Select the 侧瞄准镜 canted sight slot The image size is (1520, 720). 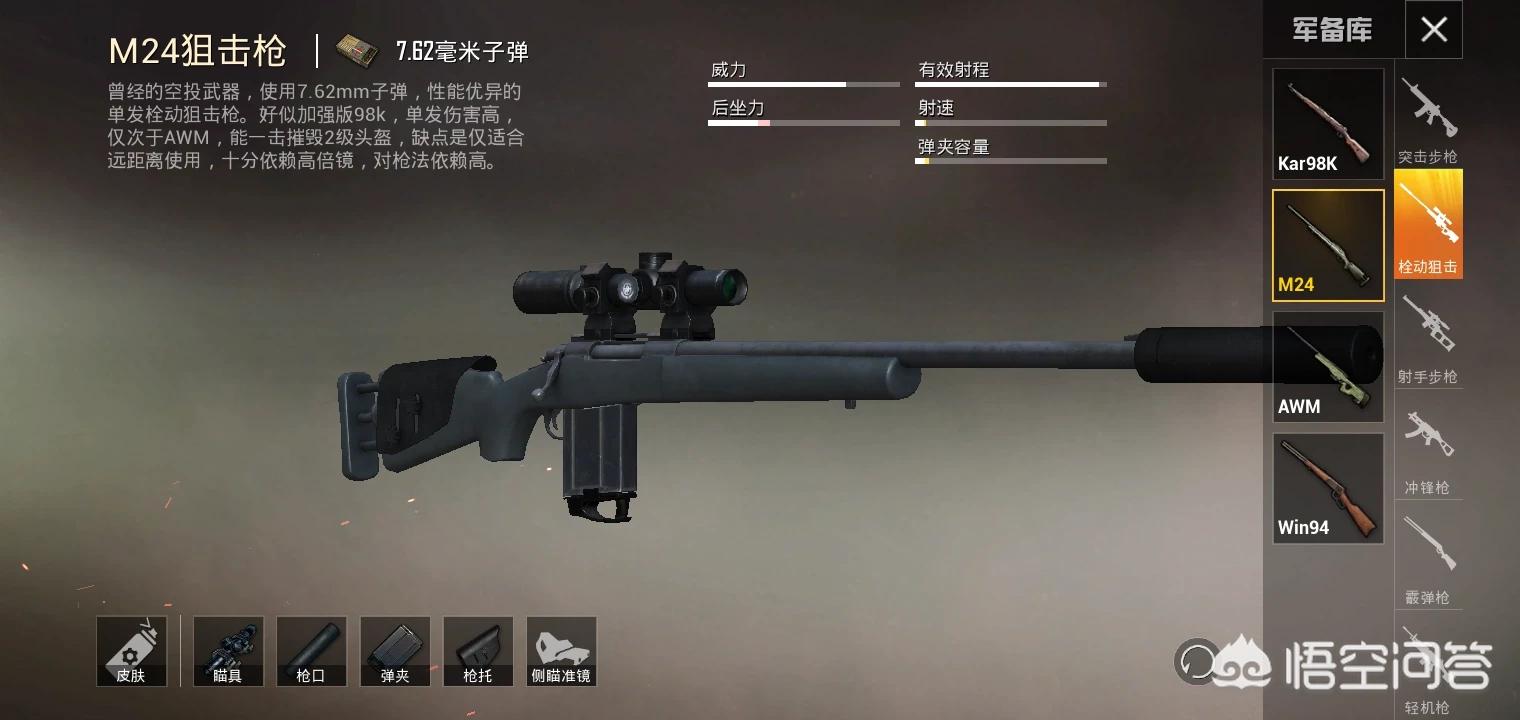point(561,651)
